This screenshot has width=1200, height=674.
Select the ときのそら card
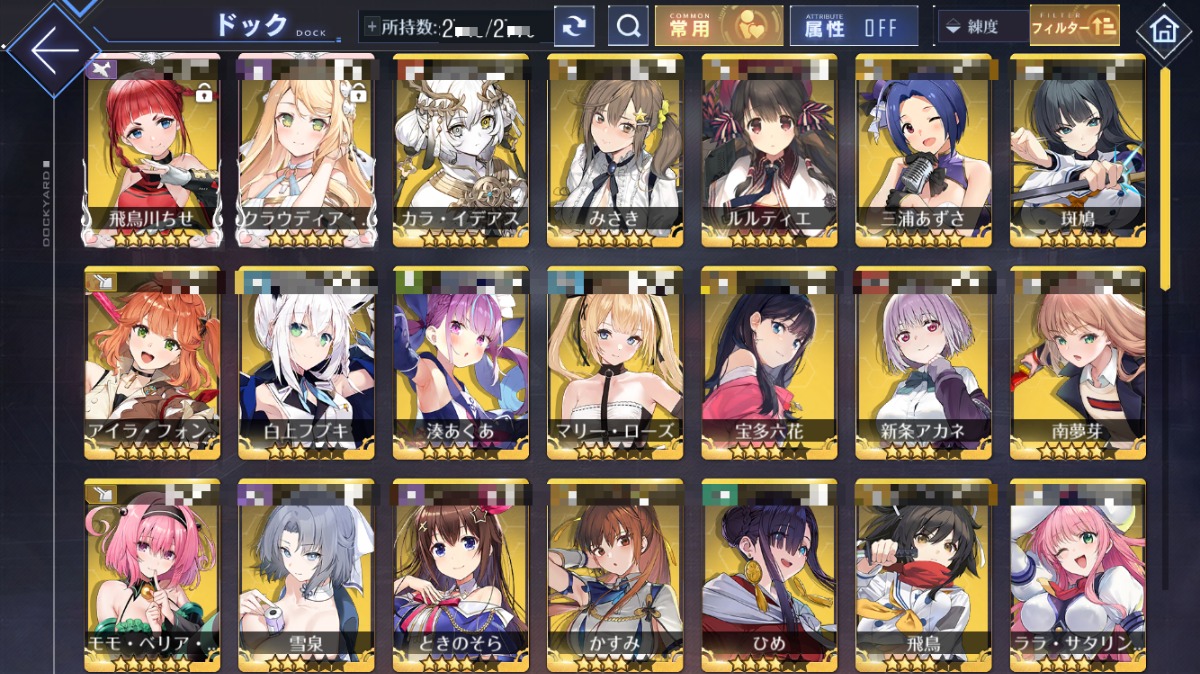461,575
